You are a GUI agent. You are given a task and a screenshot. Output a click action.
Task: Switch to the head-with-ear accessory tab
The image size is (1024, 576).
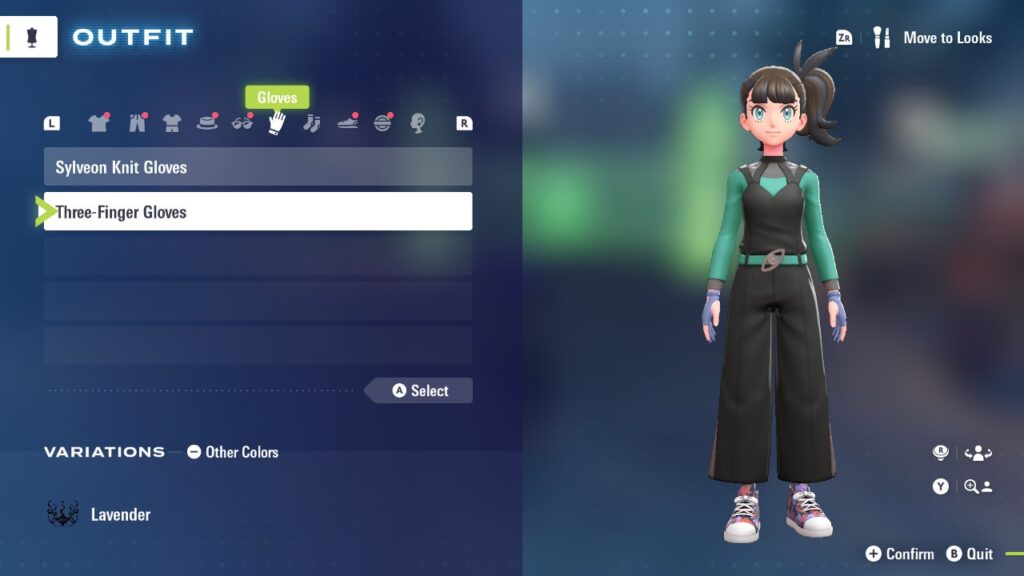point(418,123)
